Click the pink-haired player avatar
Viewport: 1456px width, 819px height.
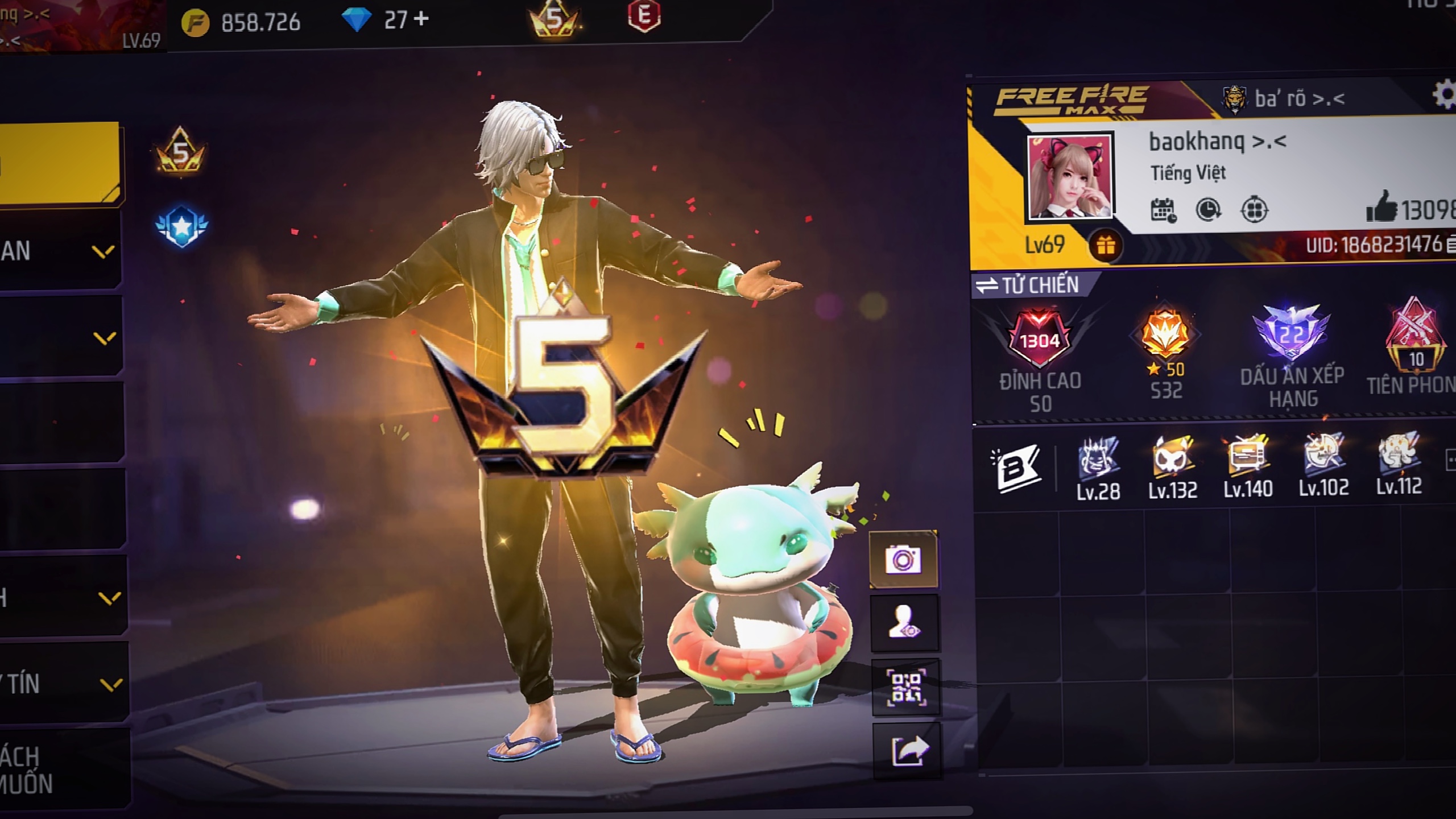click(1070, 177)
